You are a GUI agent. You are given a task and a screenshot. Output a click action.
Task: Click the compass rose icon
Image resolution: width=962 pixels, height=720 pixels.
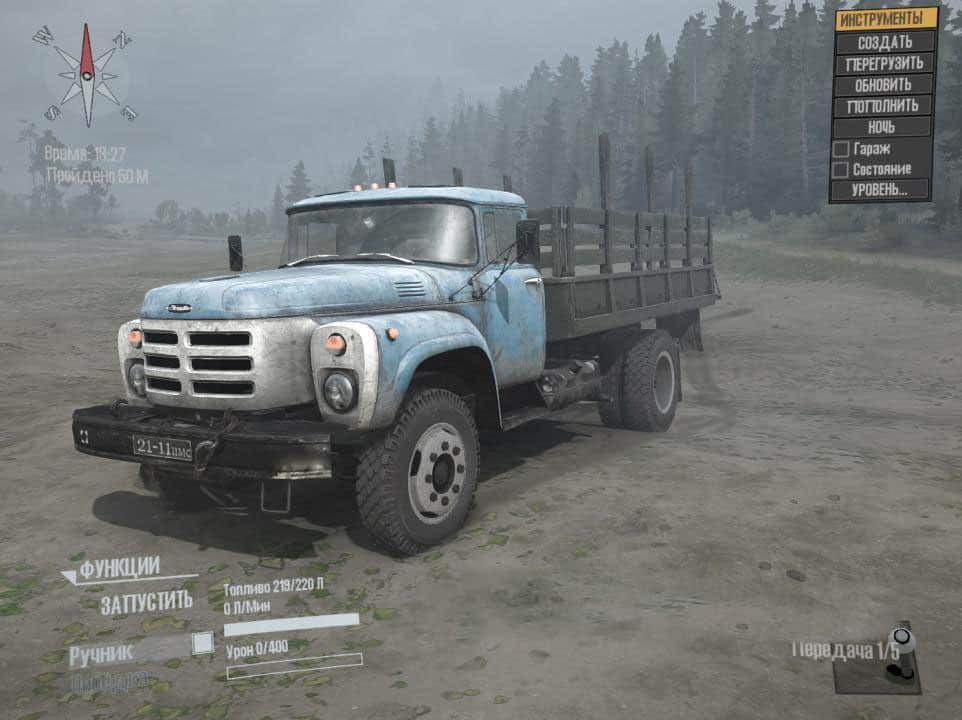tap(86, 75)
